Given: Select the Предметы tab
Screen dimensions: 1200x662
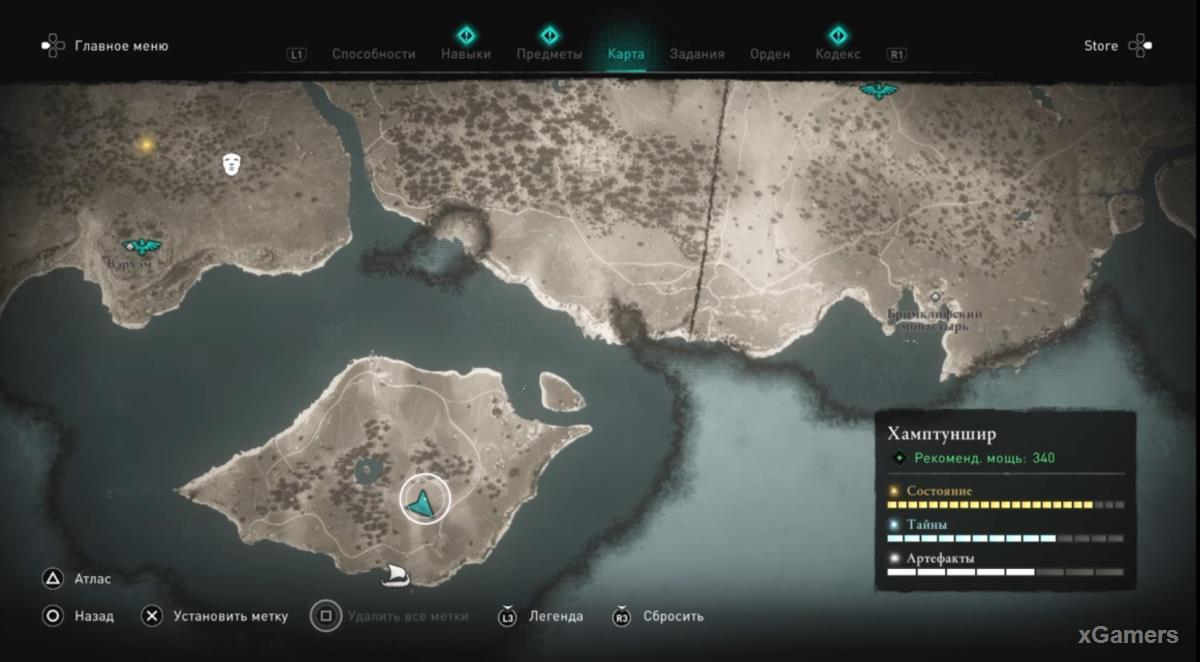Looking at the screenshot, I should tap(549, 54).
